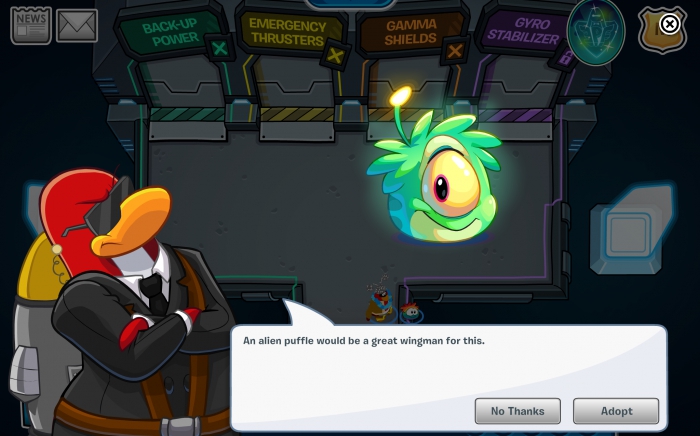Open the mail envelope icon
The height and width of the screenshot is (436, 700).
pyautogui.click(x=77, y=26)
